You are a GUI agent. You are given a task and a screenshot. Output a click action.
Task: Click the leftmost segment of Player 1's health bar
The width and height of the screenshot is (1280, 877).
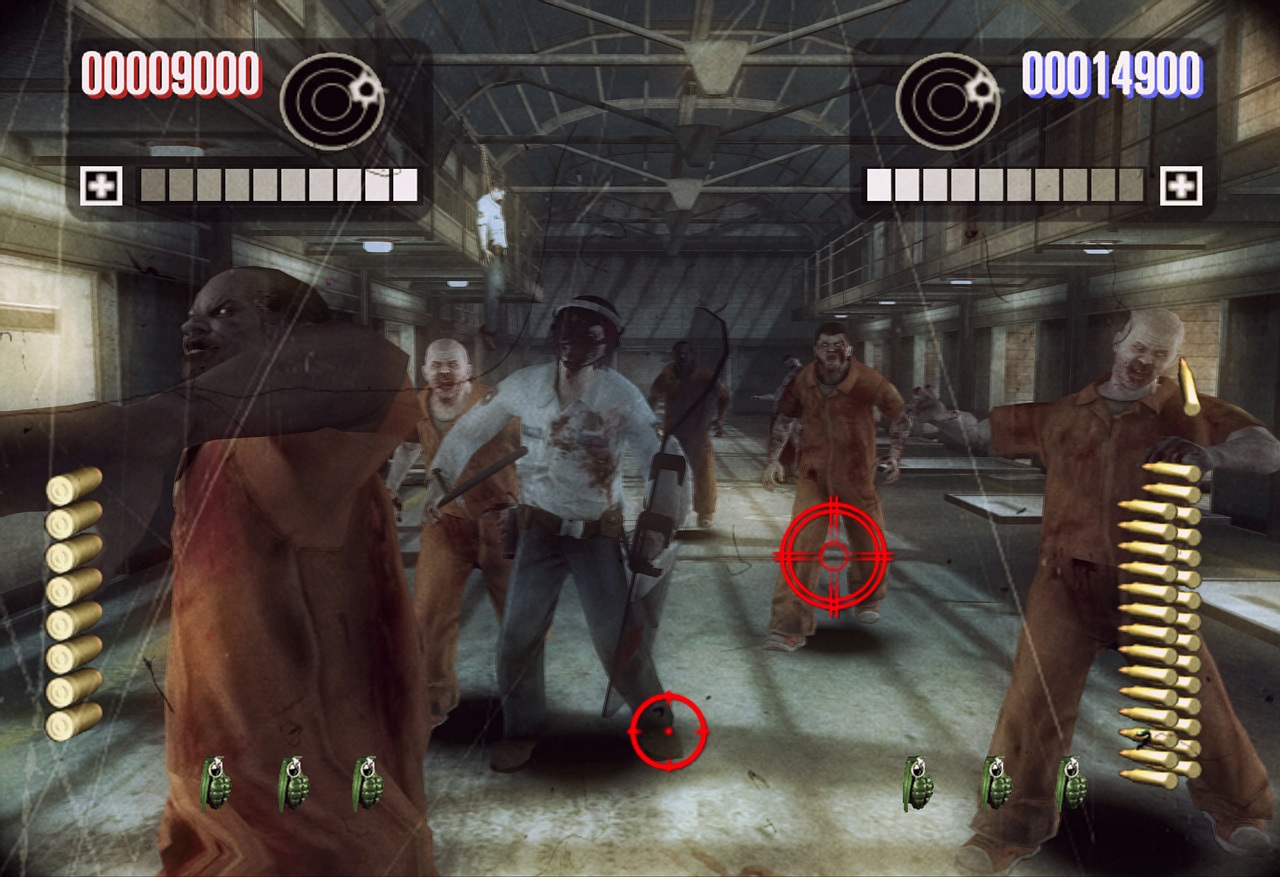152,184
